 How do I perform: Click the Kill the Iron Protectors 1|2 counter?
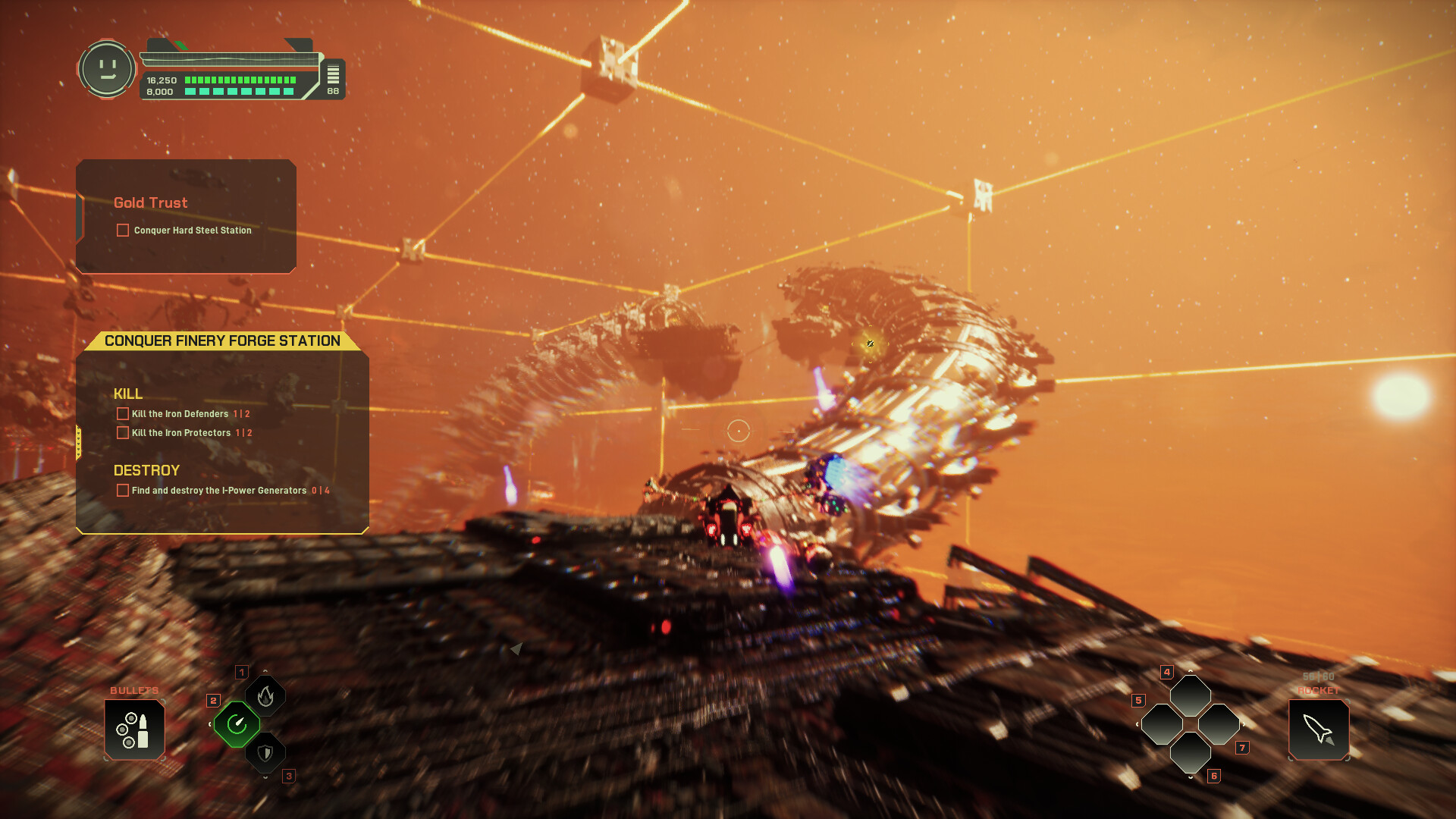[x=243, y=432]
